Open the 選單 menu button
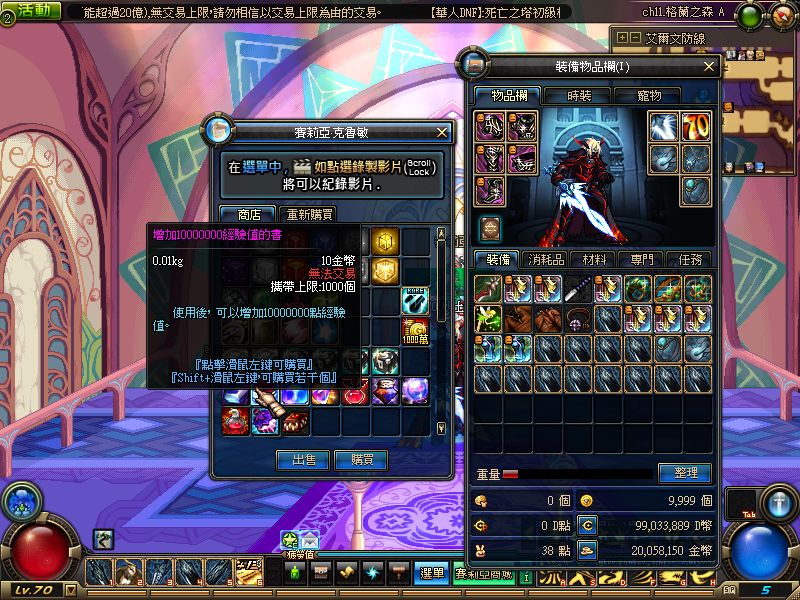800x600 pixels. 431,573
